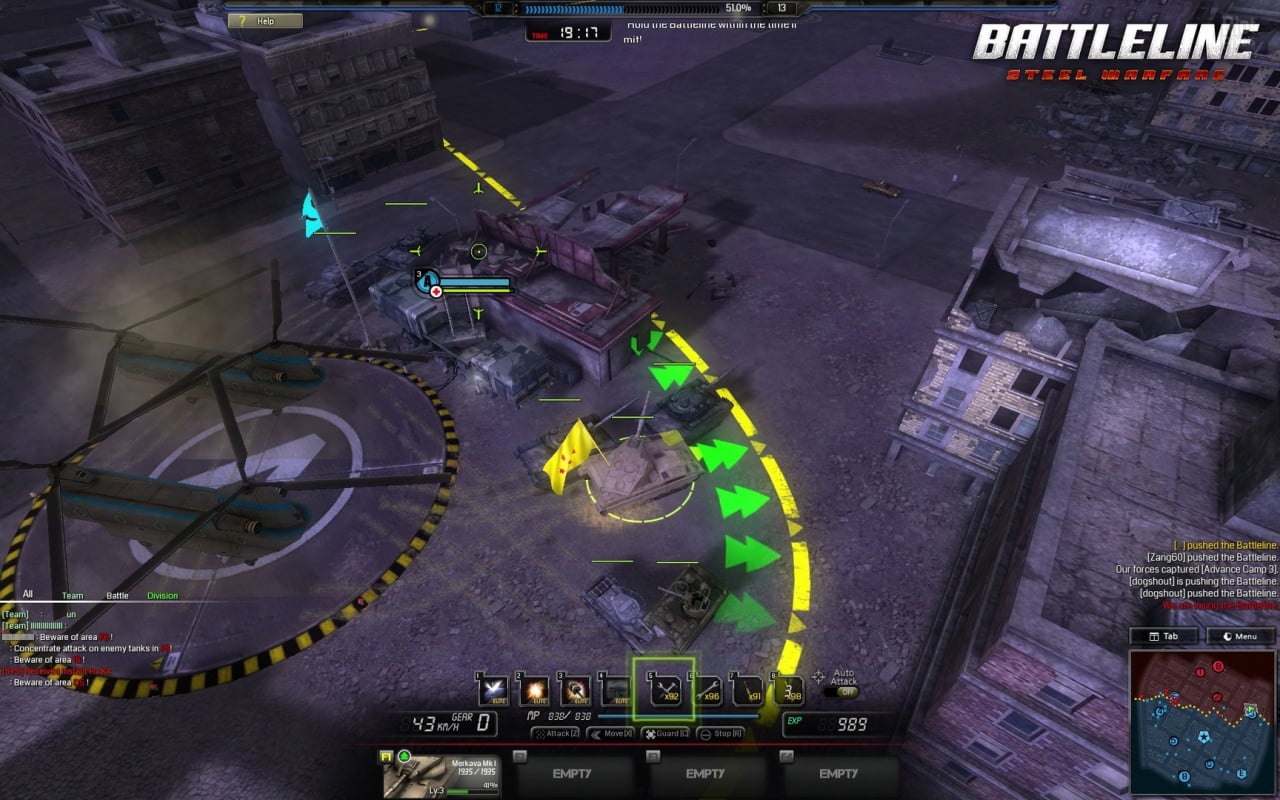Open the Help panel
This screenshot has height=800, width=1280.
pos(265,21)
